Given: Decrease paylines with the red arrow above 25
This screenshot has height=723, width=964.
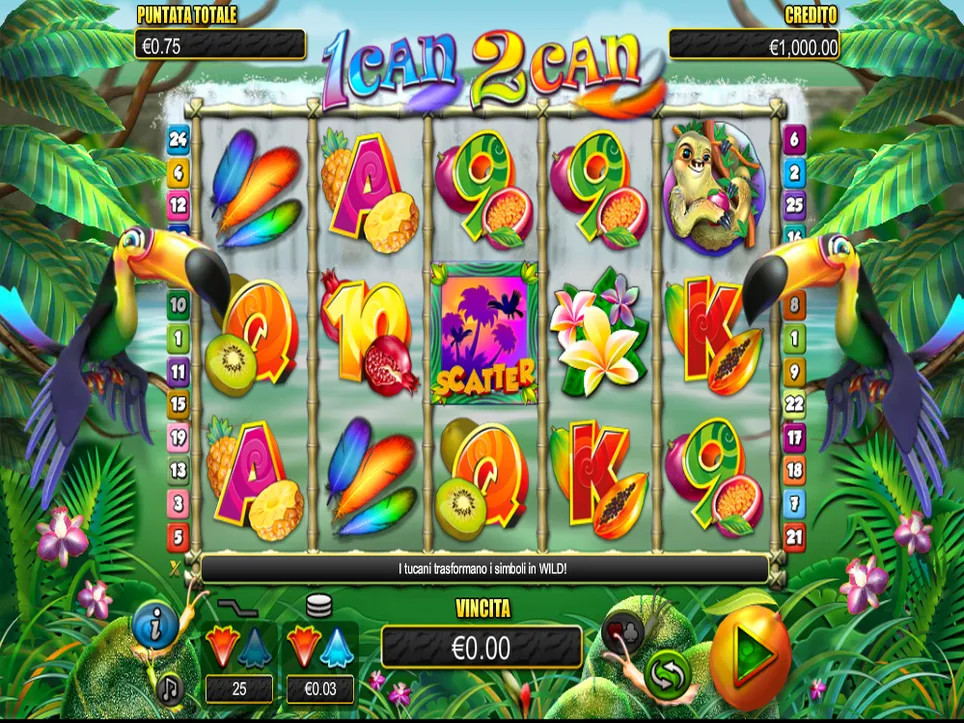Looking at the screenshot, I should [220, 647].
